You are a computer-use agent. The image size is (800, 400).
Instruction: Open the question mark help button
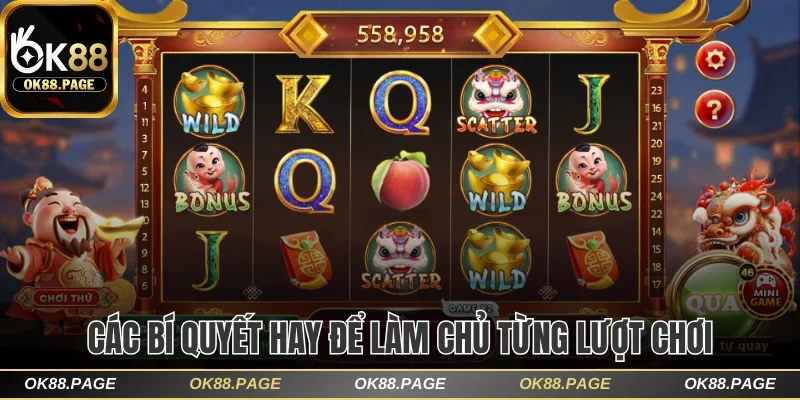[714, 106]
